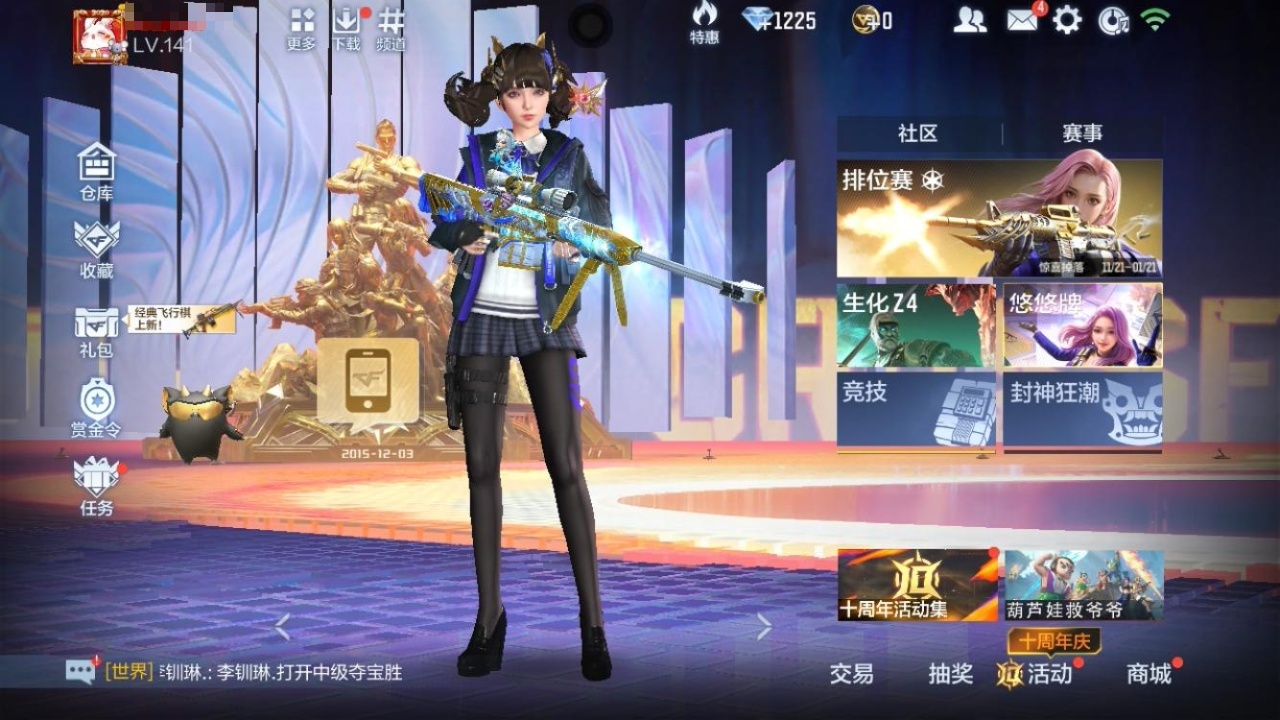Open the 频道 channel selector
The width and height of the screenshot is (1280, 720).
[x=391, y=28]
